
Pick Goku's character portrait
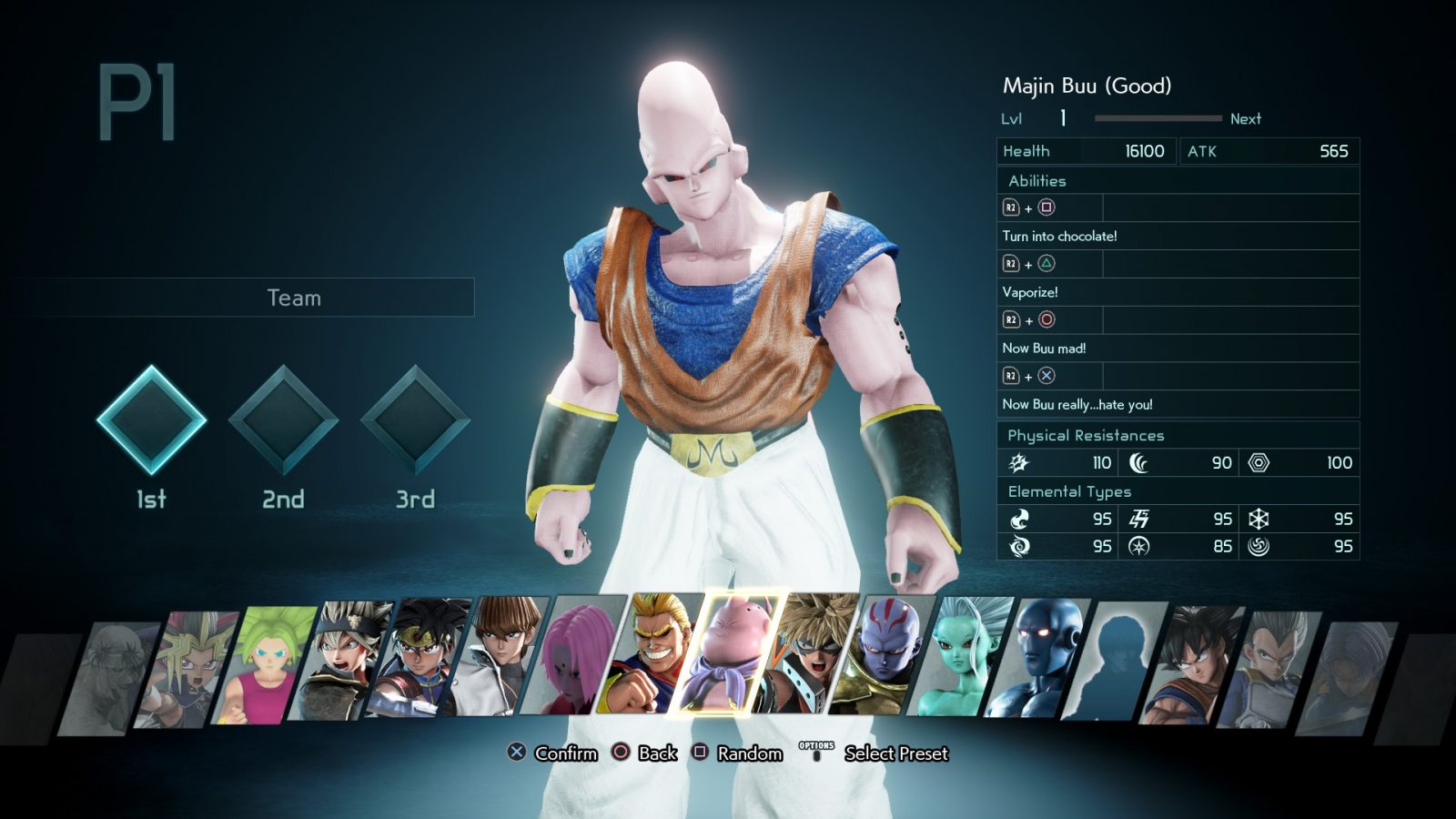tap(1193, 666)
